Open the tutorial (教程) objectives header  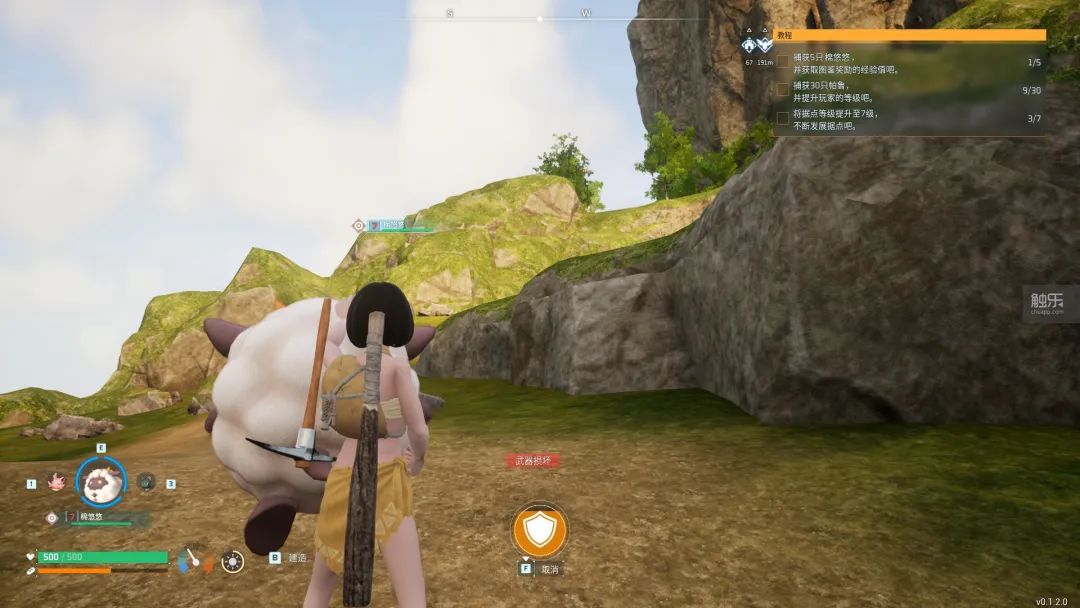(x=910, y=35)
